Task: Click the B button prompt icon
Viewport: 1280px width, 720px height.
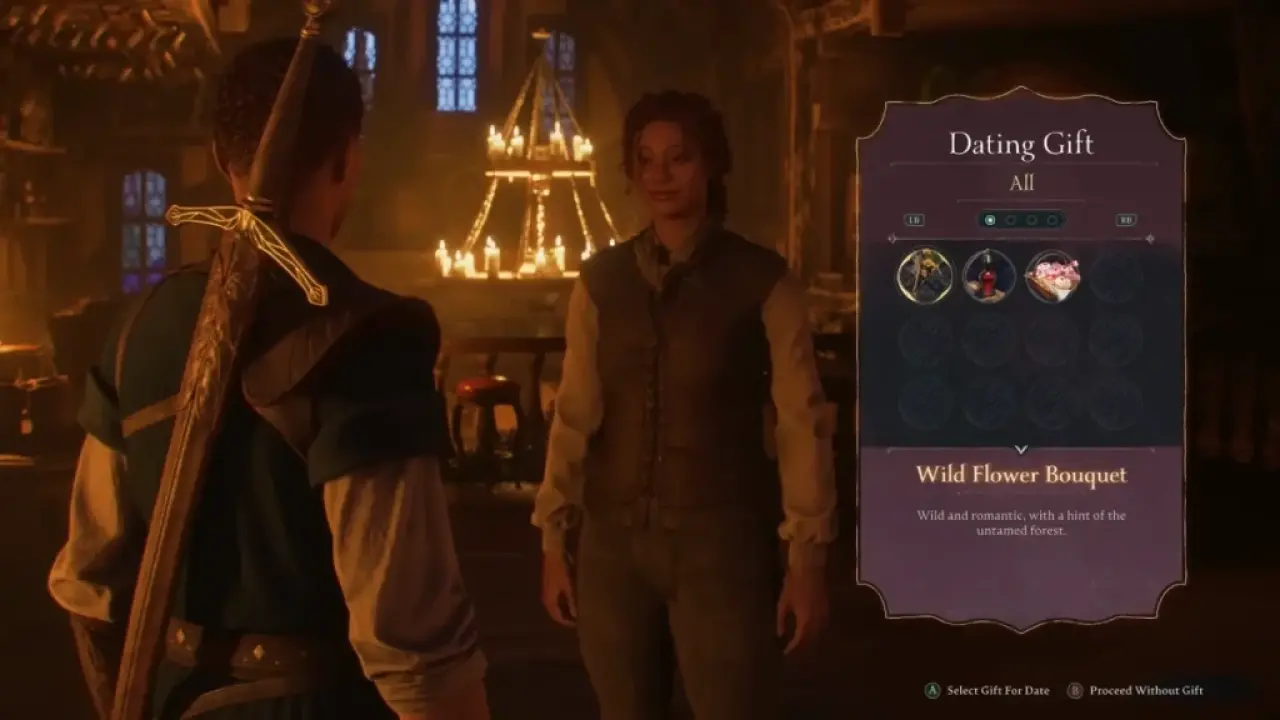Action: (1076, 691)
